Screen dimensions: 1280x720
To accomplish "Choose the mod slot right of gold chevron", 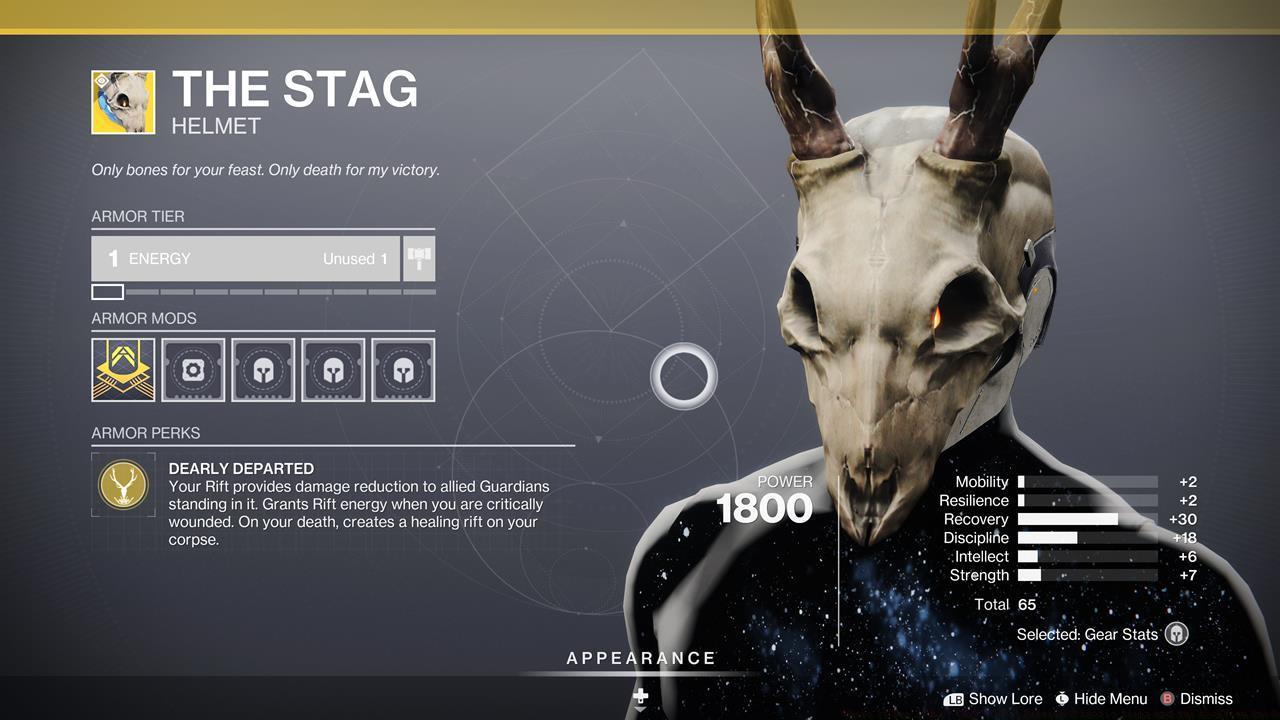I will [193, 370].
